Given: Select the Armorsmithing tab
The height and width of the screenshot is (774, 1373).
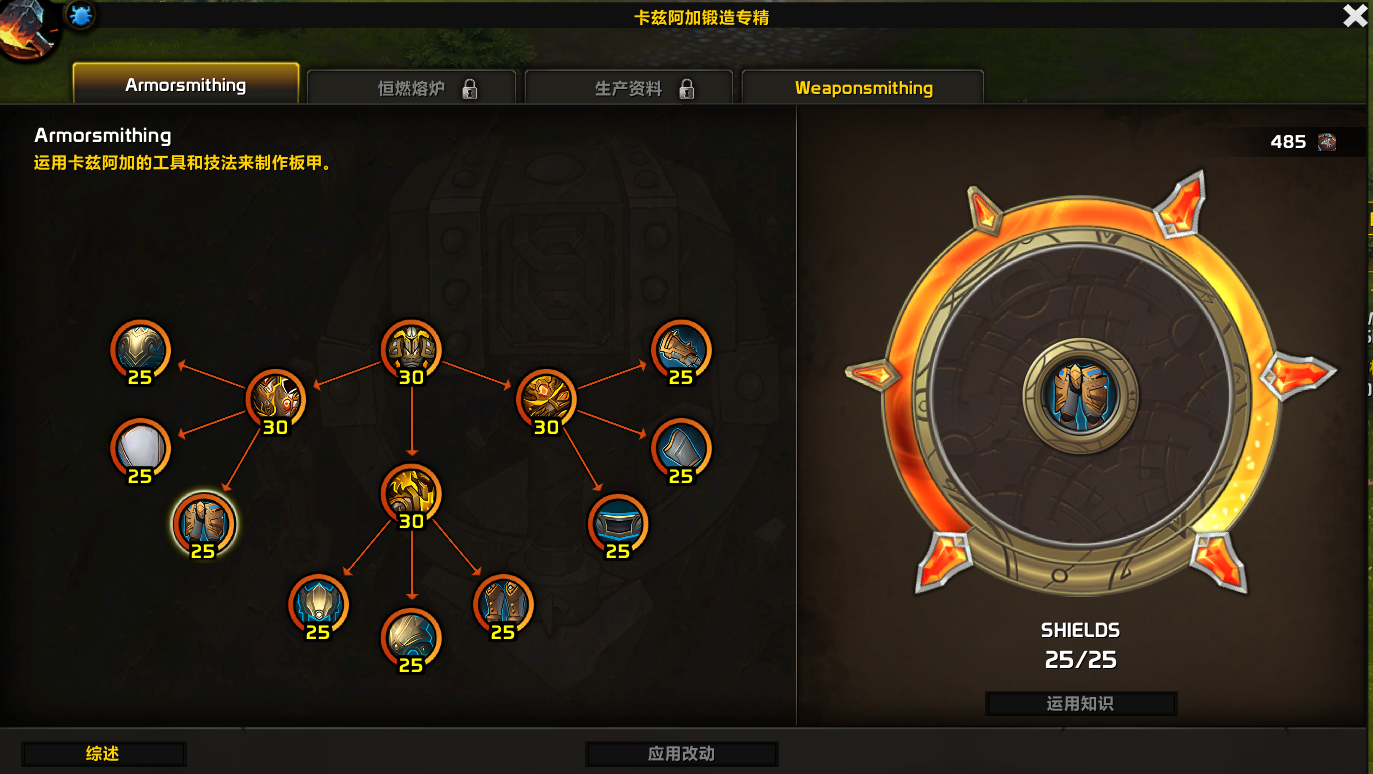Looking at the screenshot, I should tap(185, 85).
